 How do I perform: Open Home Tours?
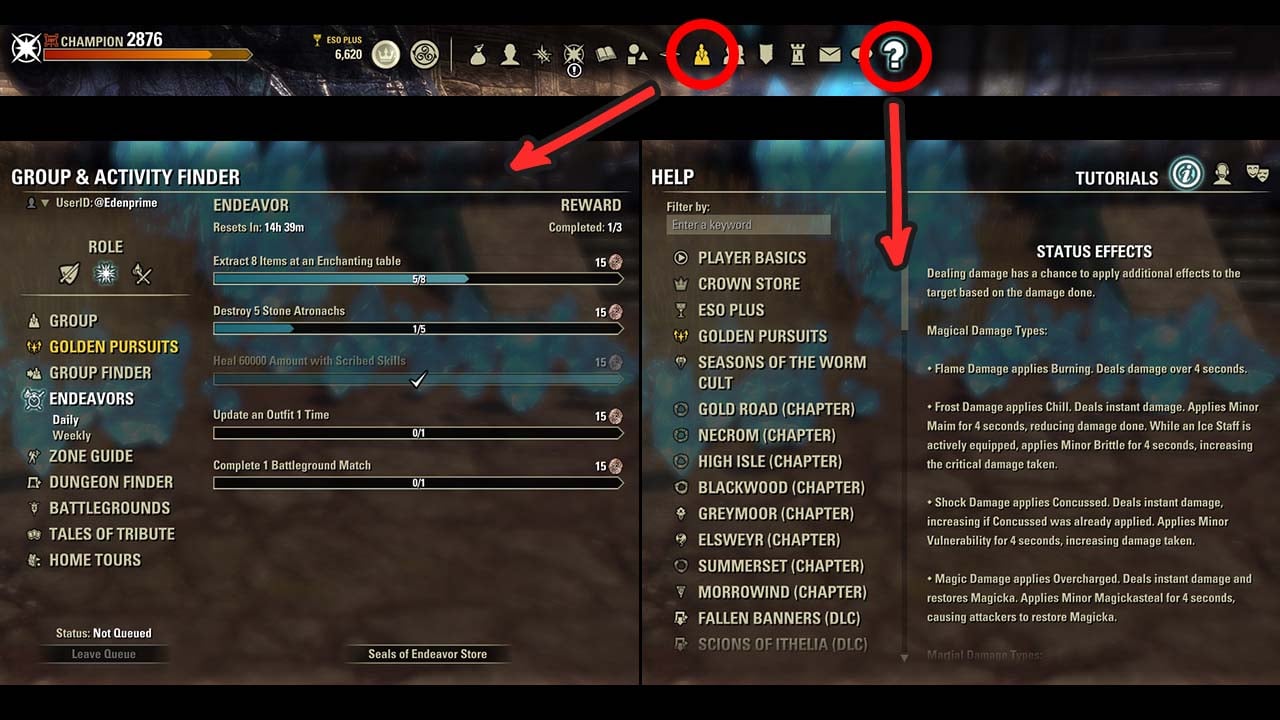click(x=95, y=560)
